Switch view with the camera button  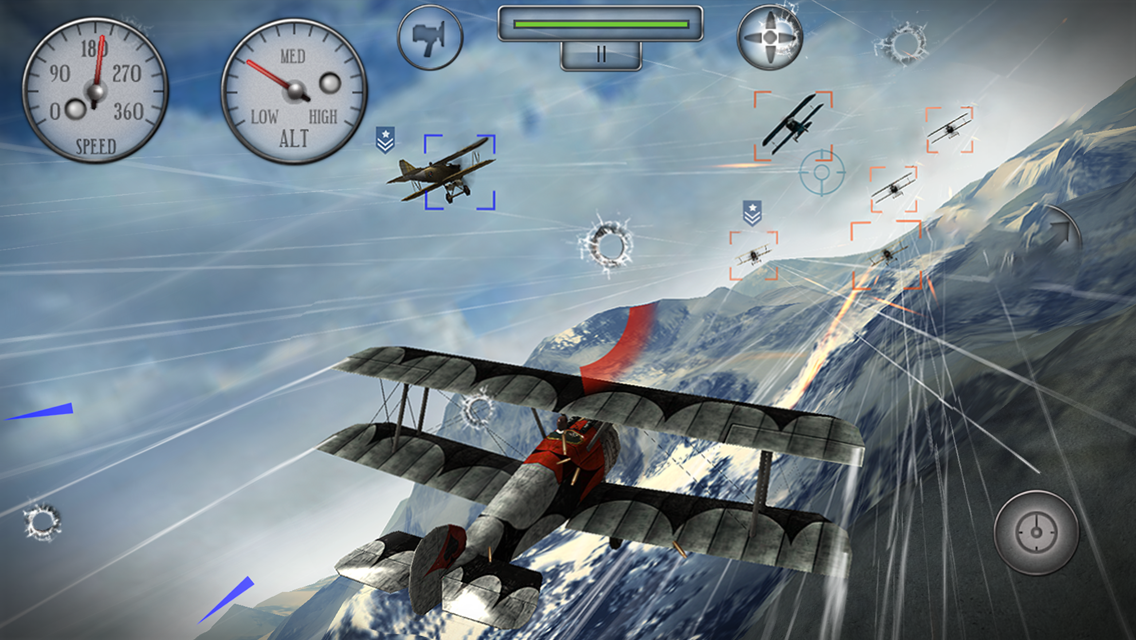click(x=430, y=38)
